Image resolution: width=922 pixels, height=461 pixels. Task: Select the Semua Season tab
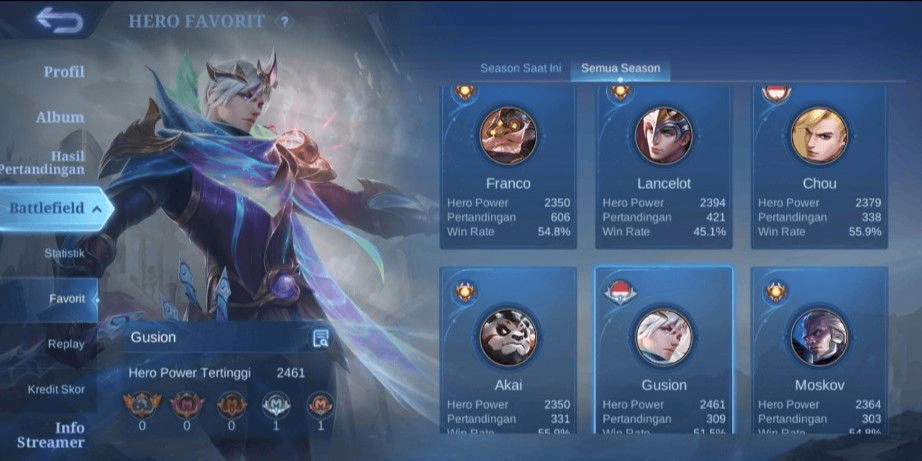point(620,68)
